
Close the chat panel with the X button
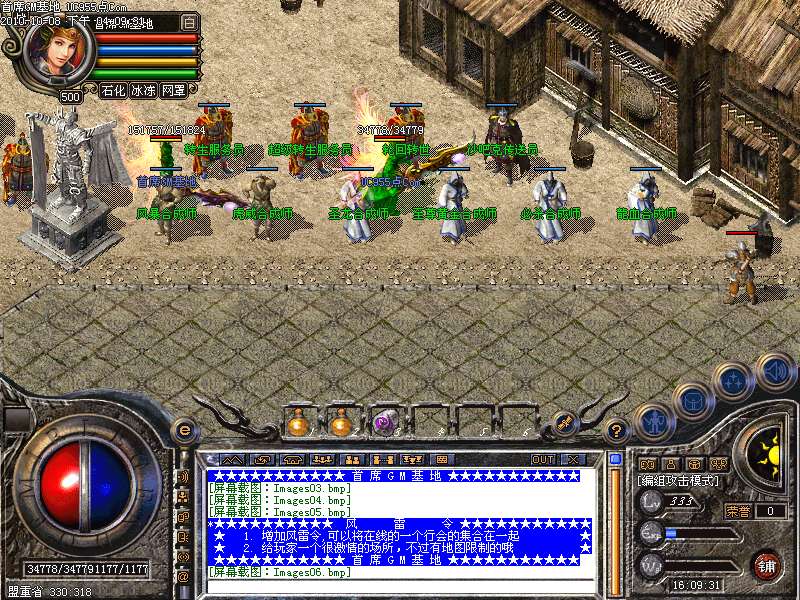pos(572,459)
